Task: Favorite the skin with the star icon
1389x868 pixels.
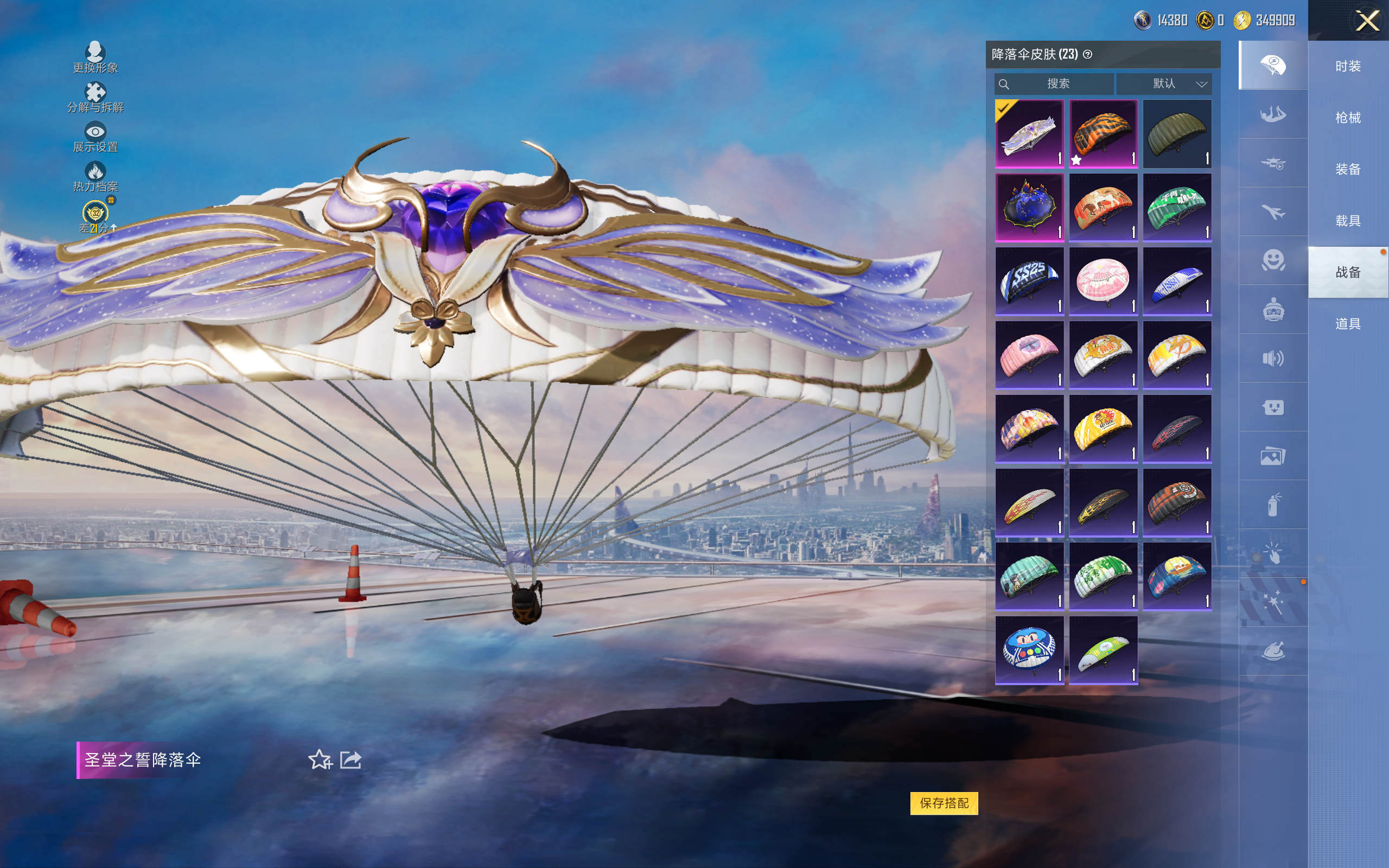Action: coord(320,759)
